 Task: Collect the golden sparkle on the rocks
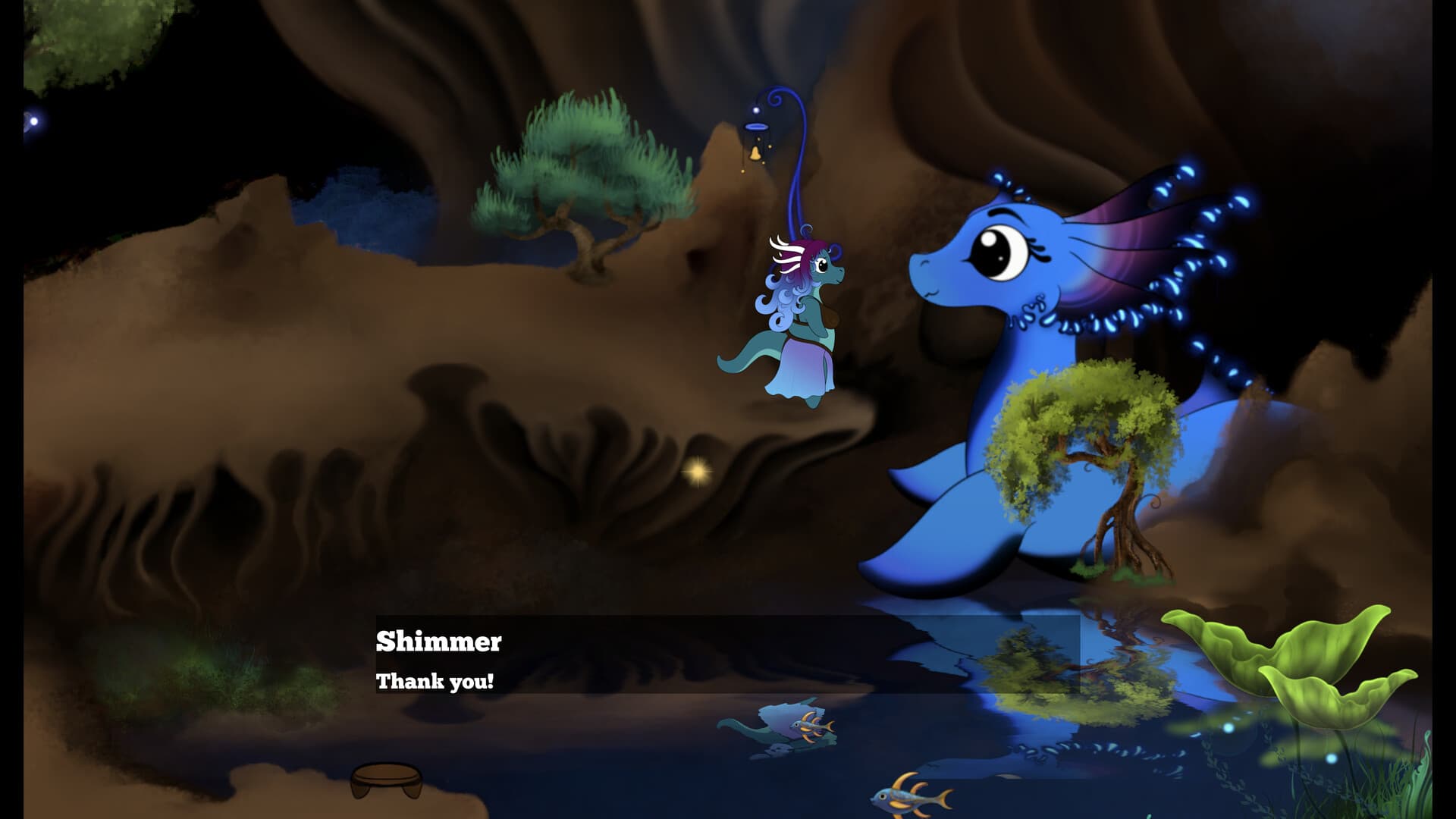697,472
